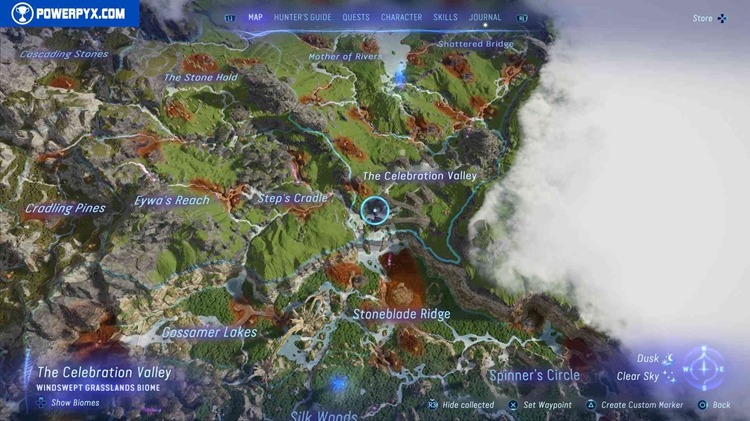Select the Map tab
750x421 pixels.
tap(255, 17)
